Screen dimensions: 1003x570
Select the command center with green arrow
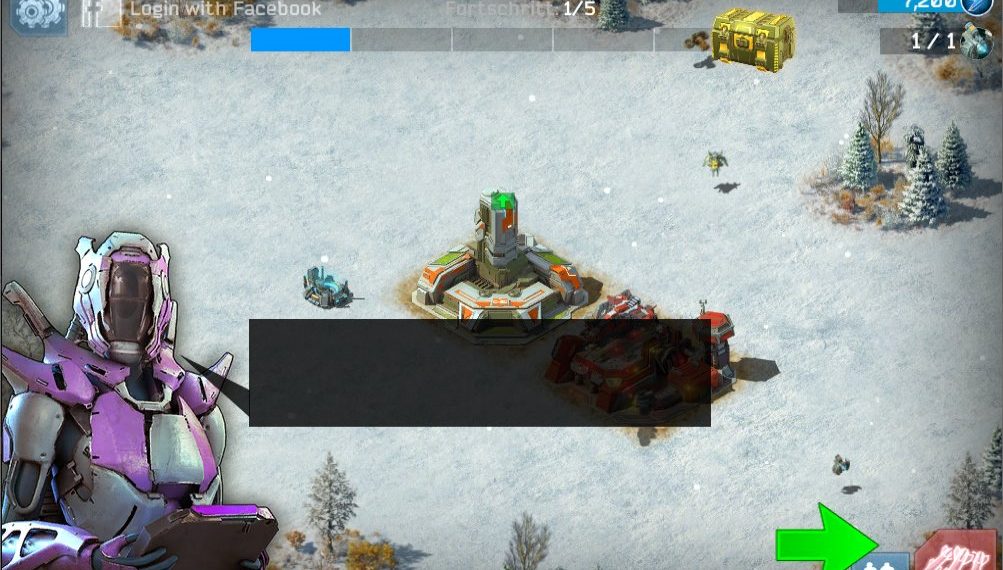(500, 268)
